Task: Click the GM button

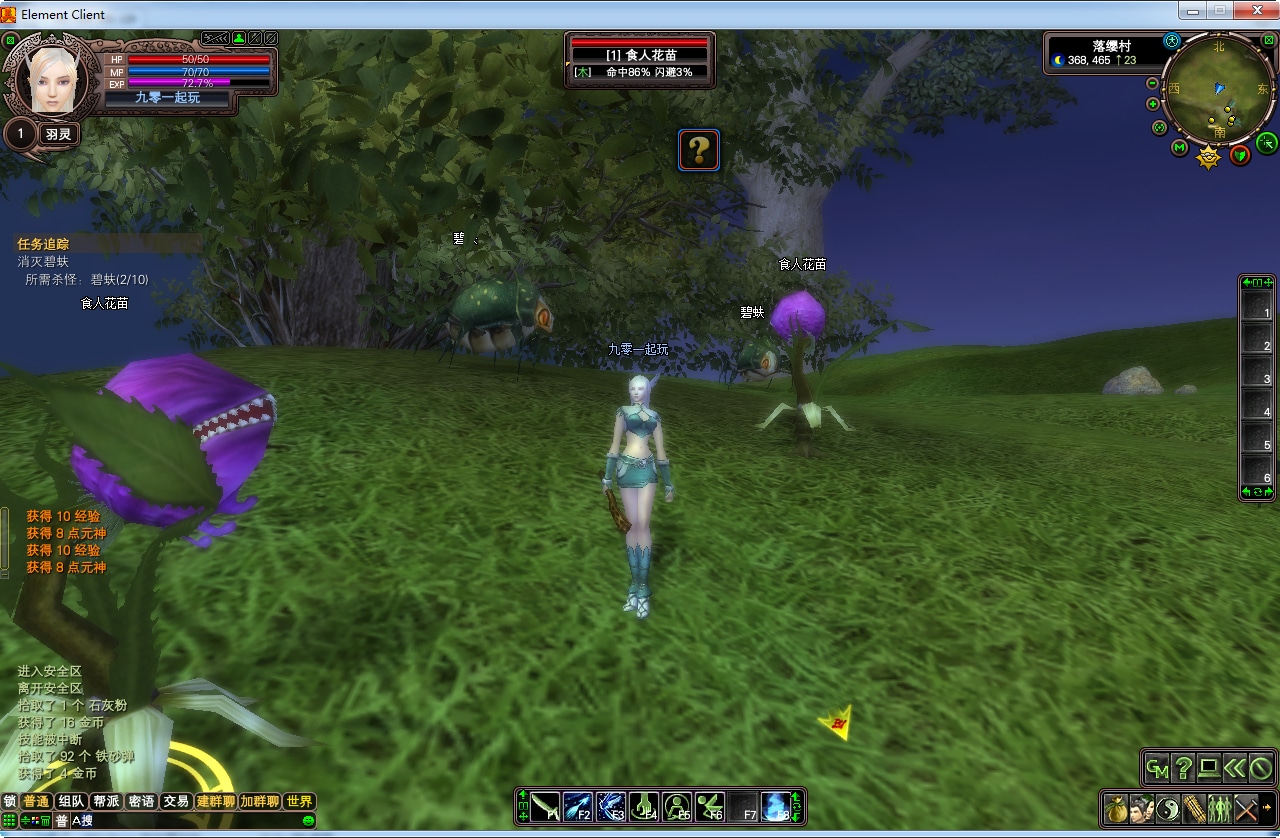Action: pos(1157,768)
